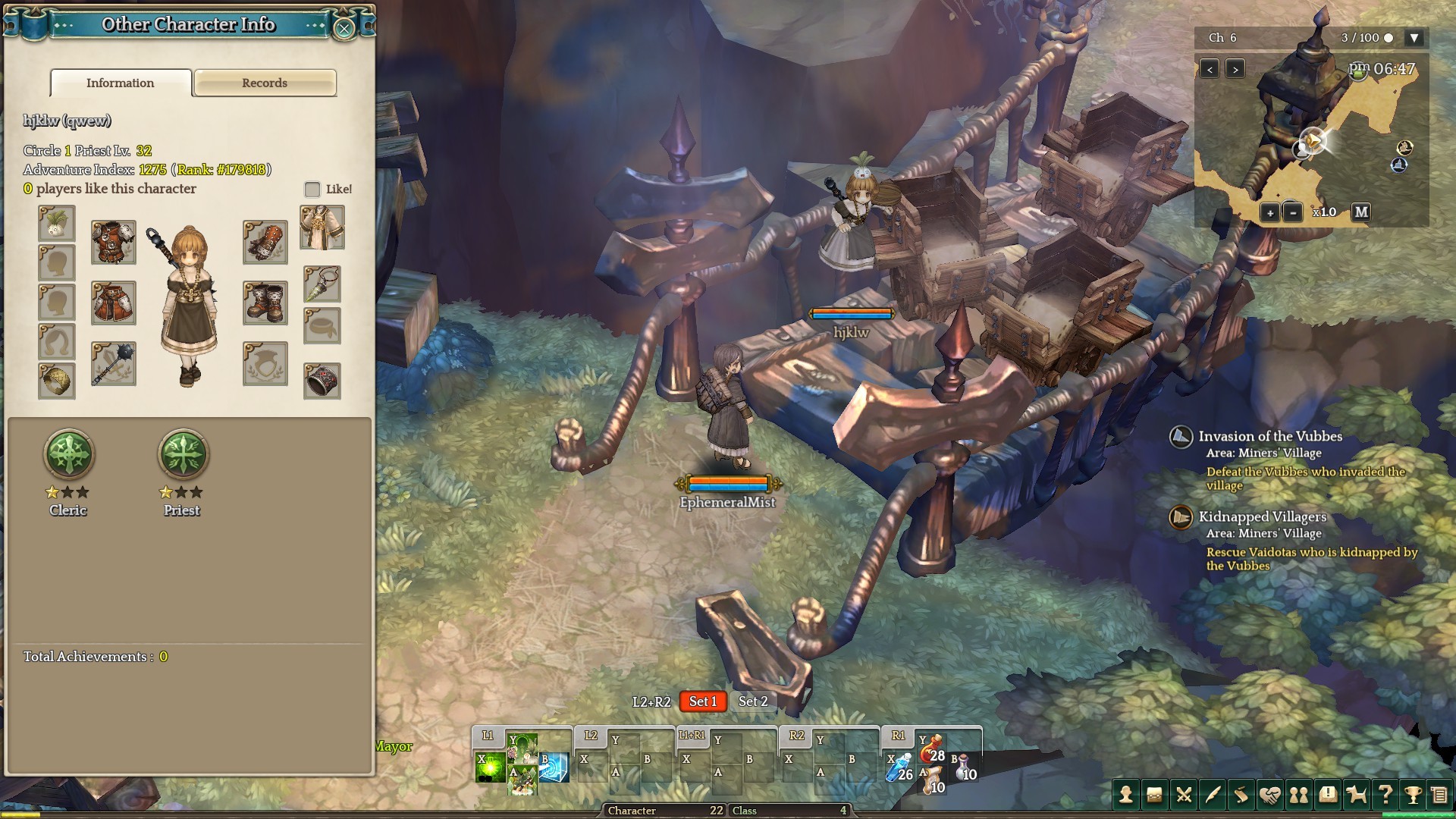The height and width of the screenshot is (819, 1456).
Task: Close the Other Character Info window
Action: pos(344,29)
